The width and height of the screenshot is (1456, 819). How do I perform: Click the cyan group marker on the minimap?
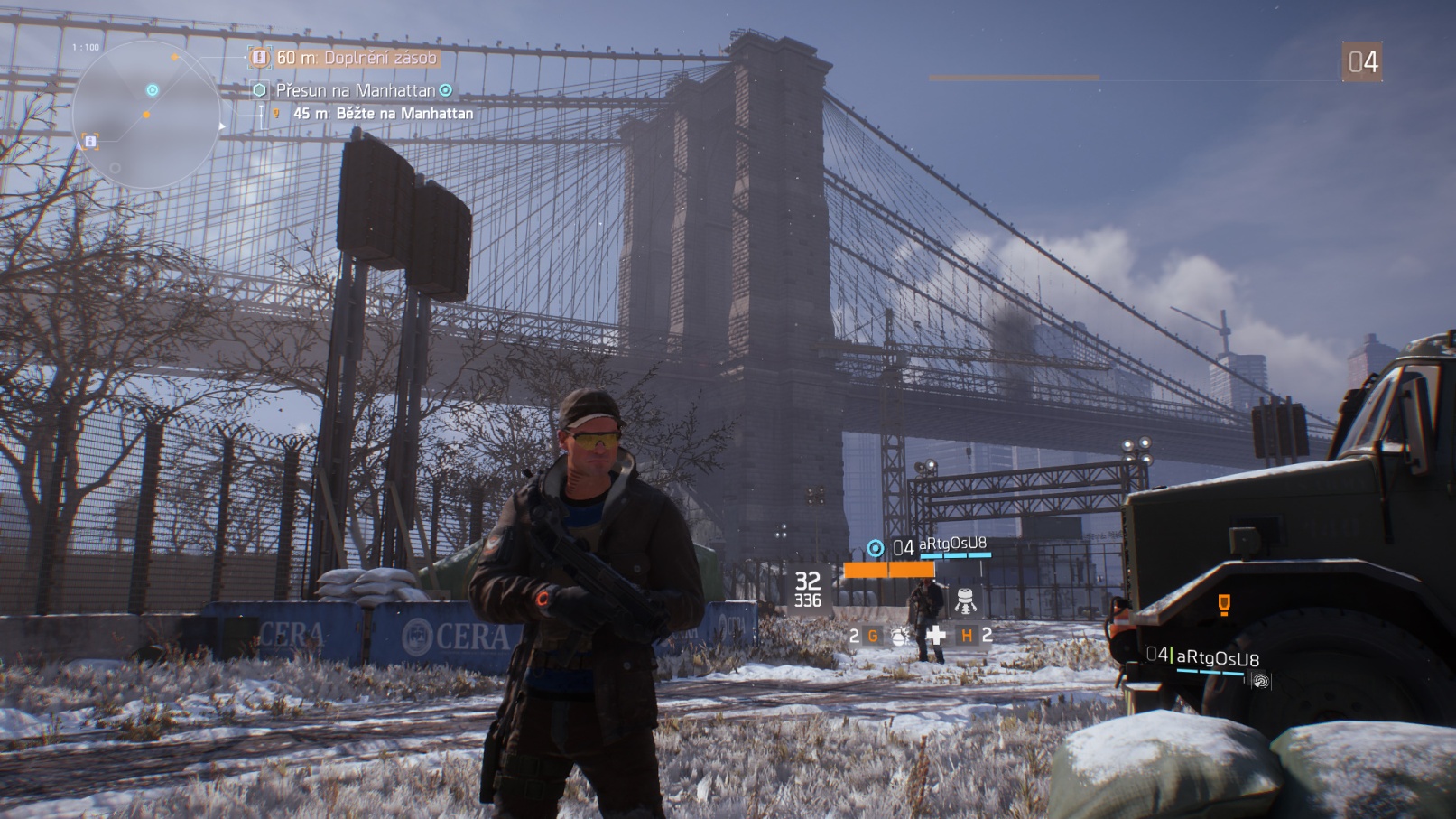pyautogui.click(x=153, y=90)
